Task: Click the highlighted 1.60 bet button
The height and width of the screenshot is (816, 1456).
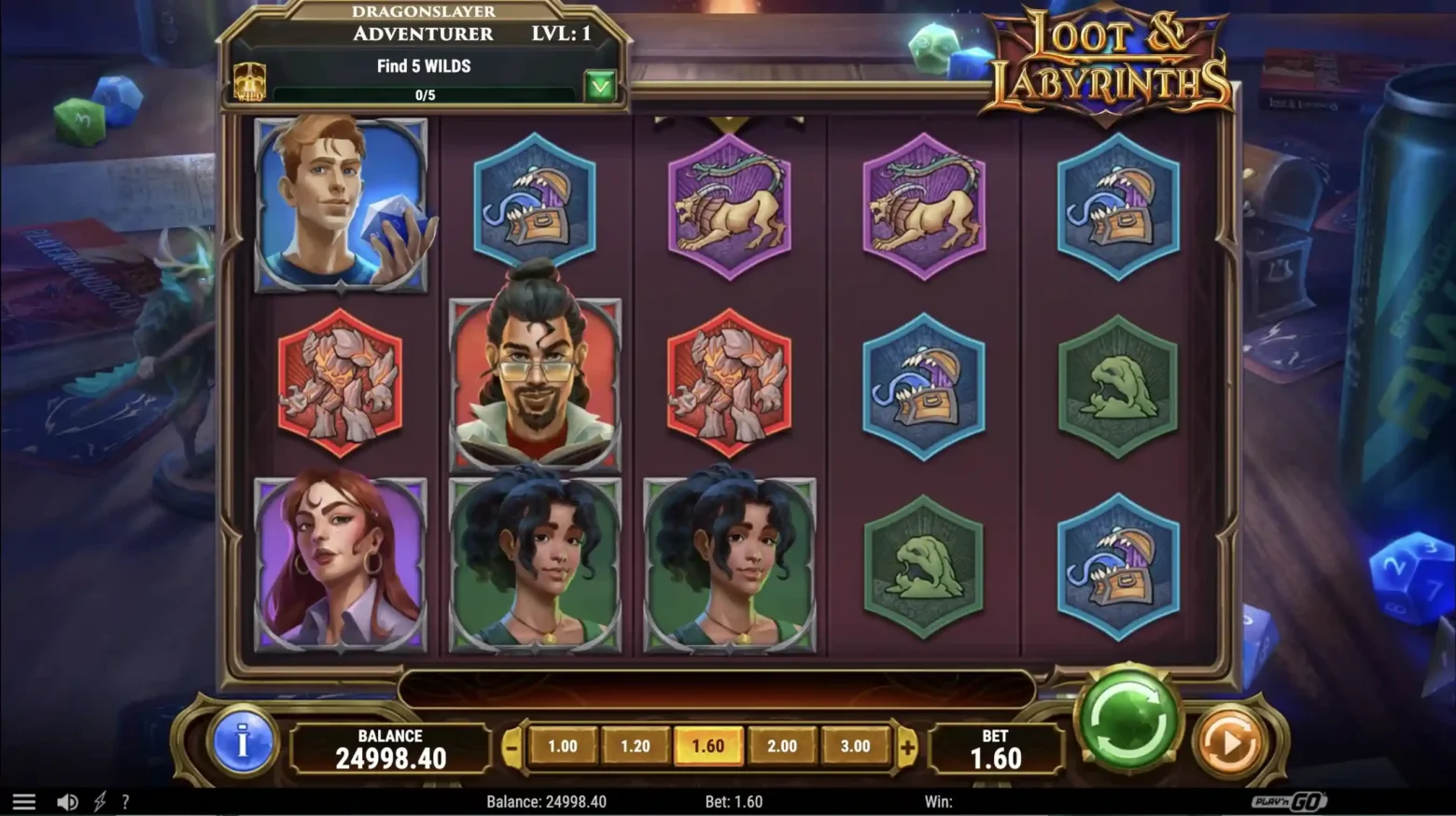Action: point(709,746)
